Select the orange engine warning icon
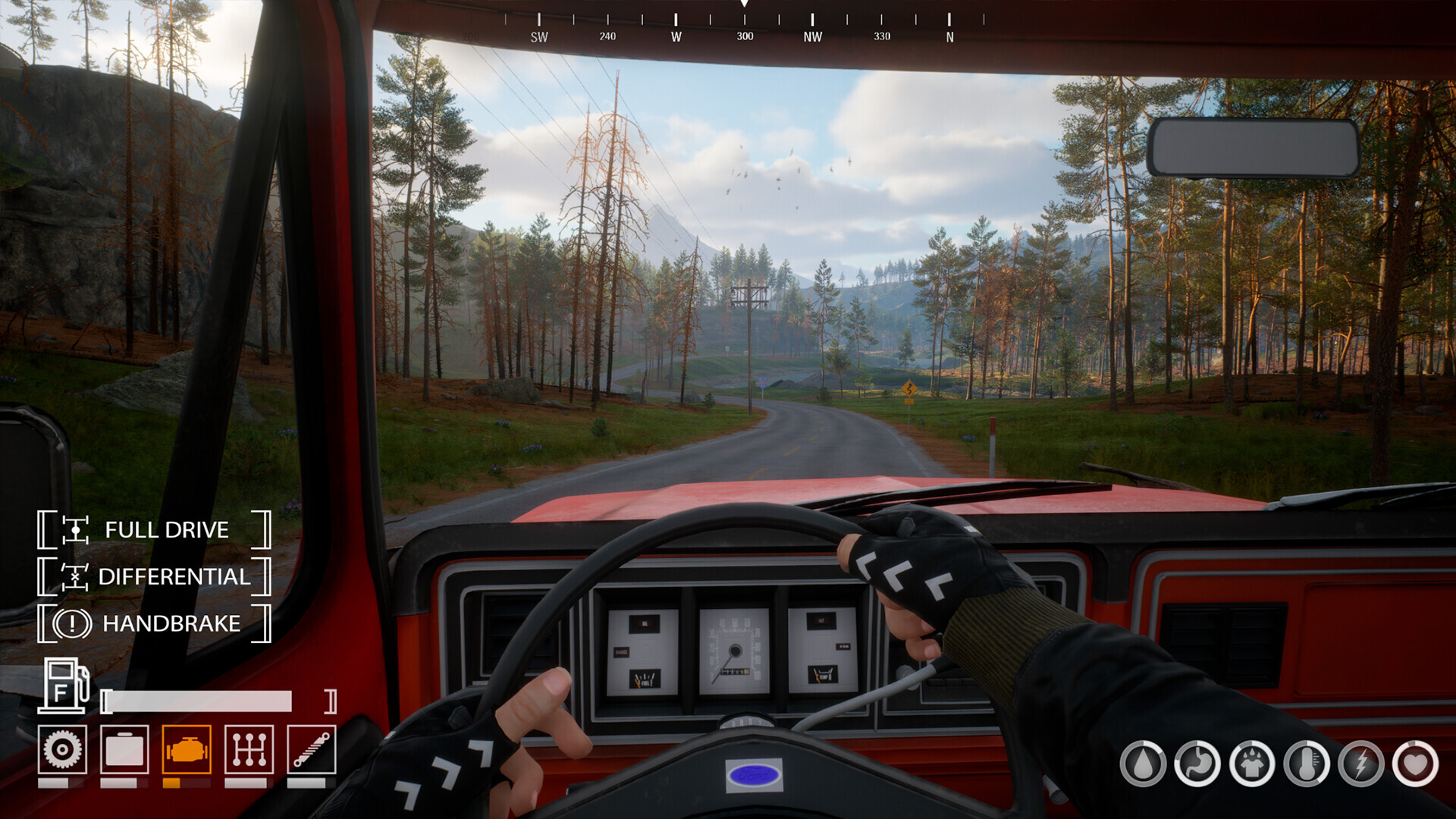 [187, 750]
